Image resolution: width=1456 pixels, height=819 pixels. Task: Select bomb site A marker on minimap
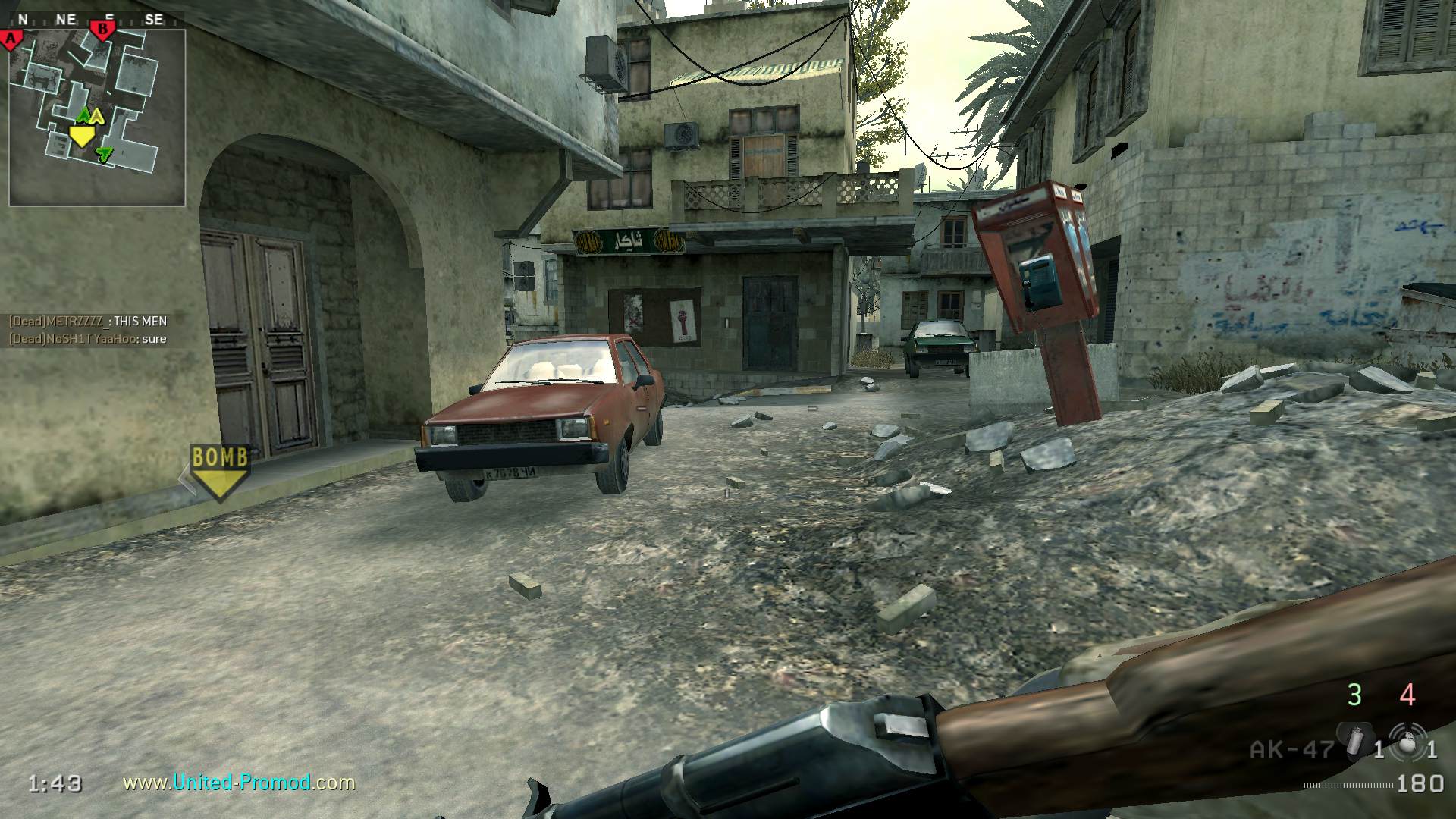(11, 39)
